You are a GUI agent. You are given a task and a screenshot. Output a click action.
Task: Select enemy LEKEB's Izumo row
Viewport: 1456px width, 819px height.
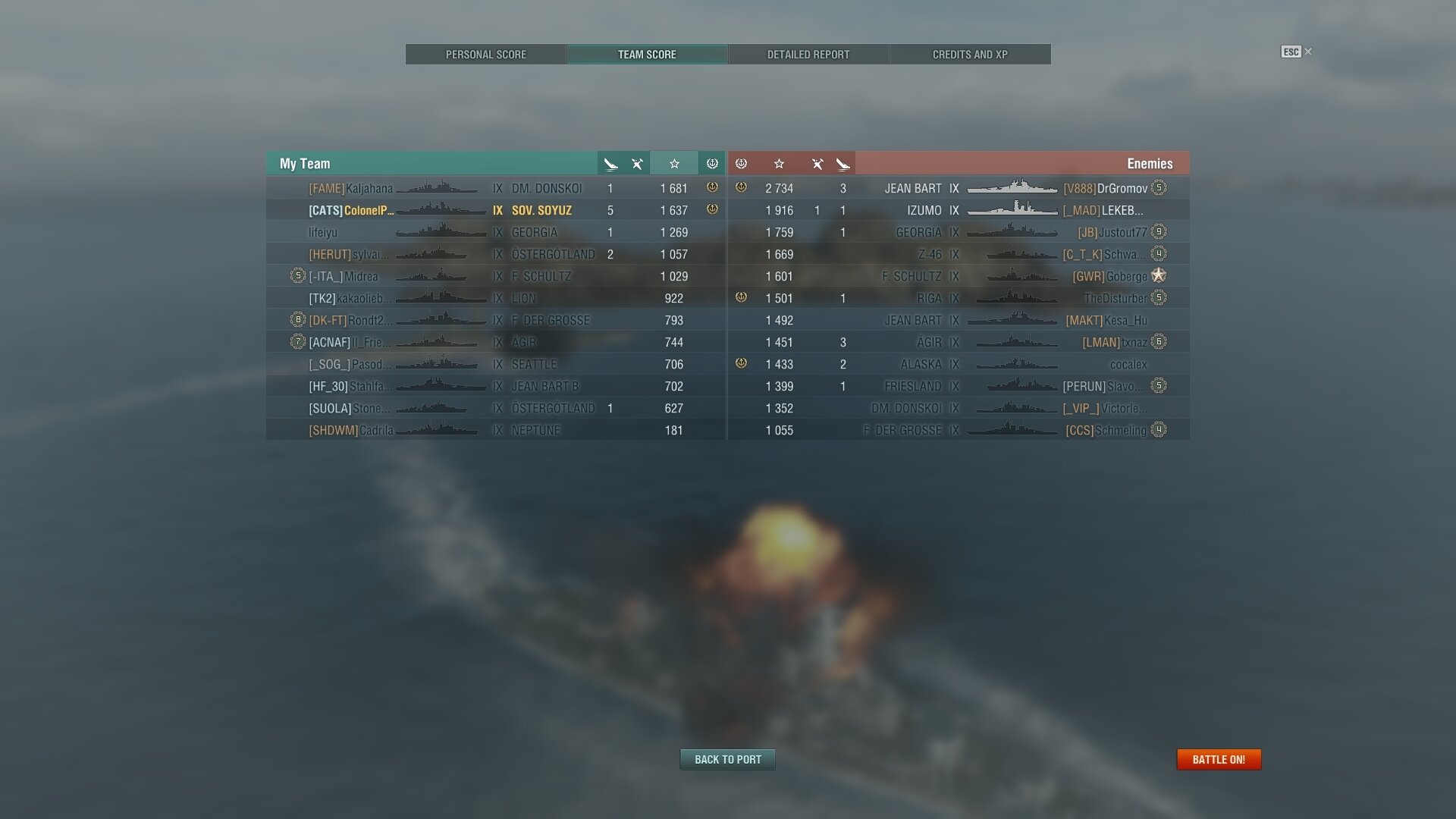click(959, 210)
